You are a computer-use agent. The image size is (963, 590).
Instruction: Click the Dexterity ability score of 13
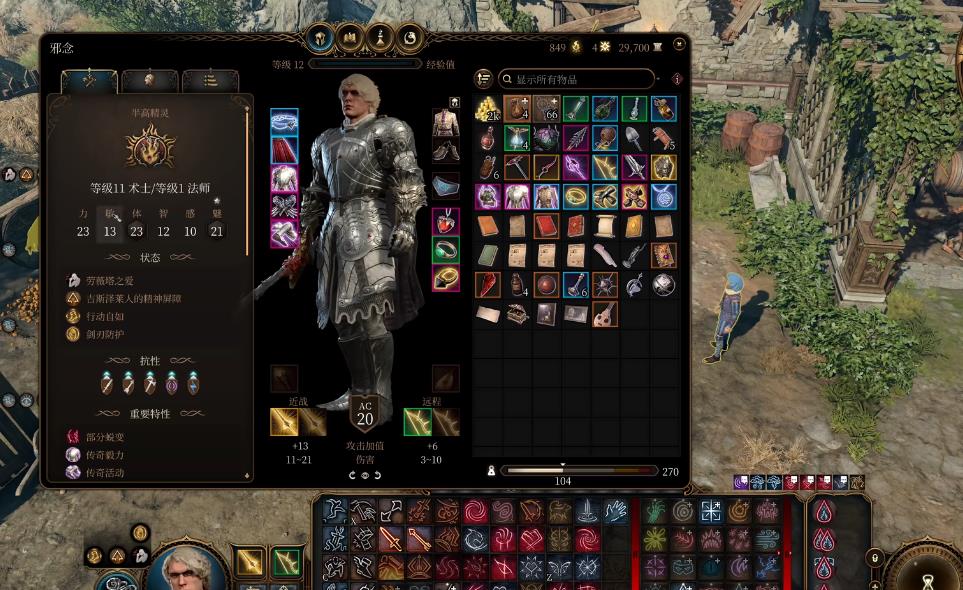110,231
